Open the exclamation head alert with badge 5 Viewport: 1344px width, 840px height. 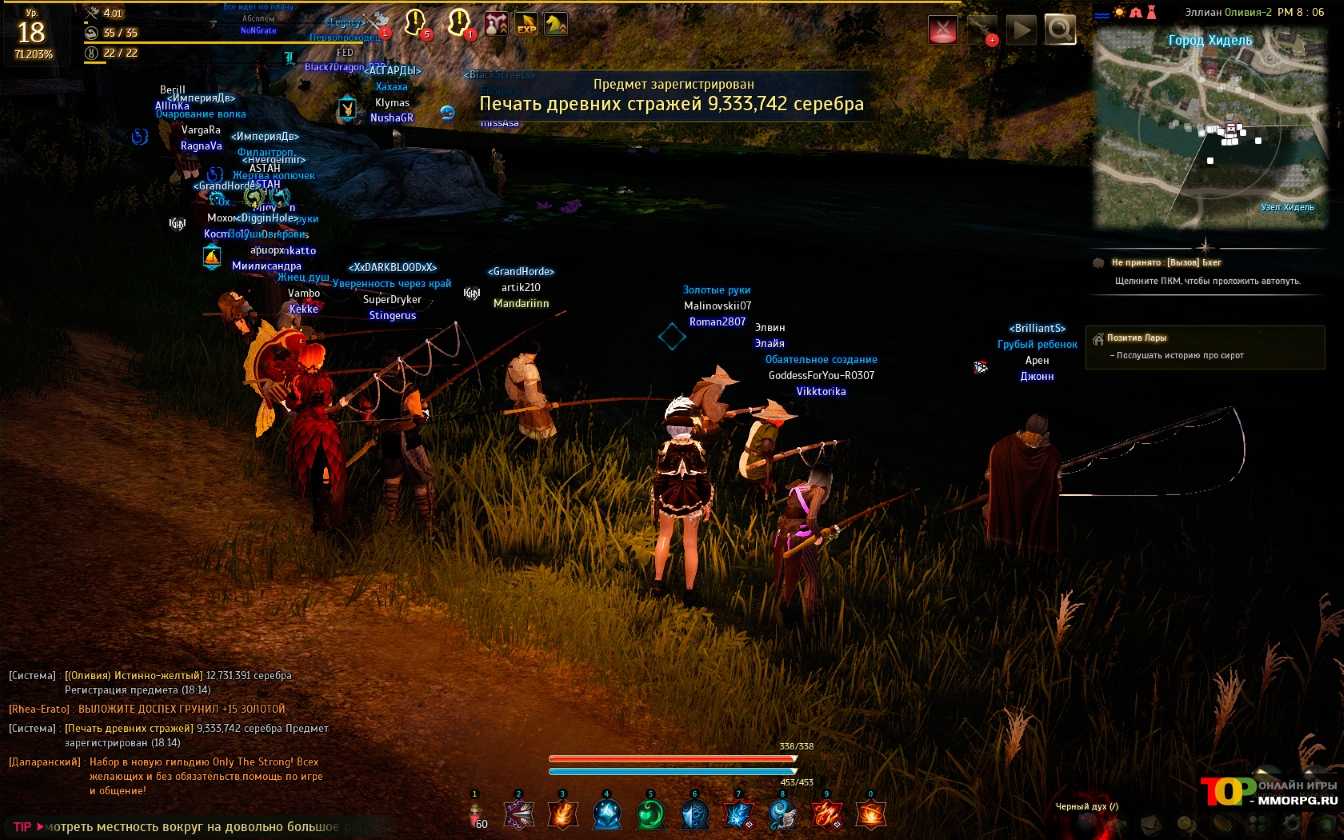[x=416, y=22]
